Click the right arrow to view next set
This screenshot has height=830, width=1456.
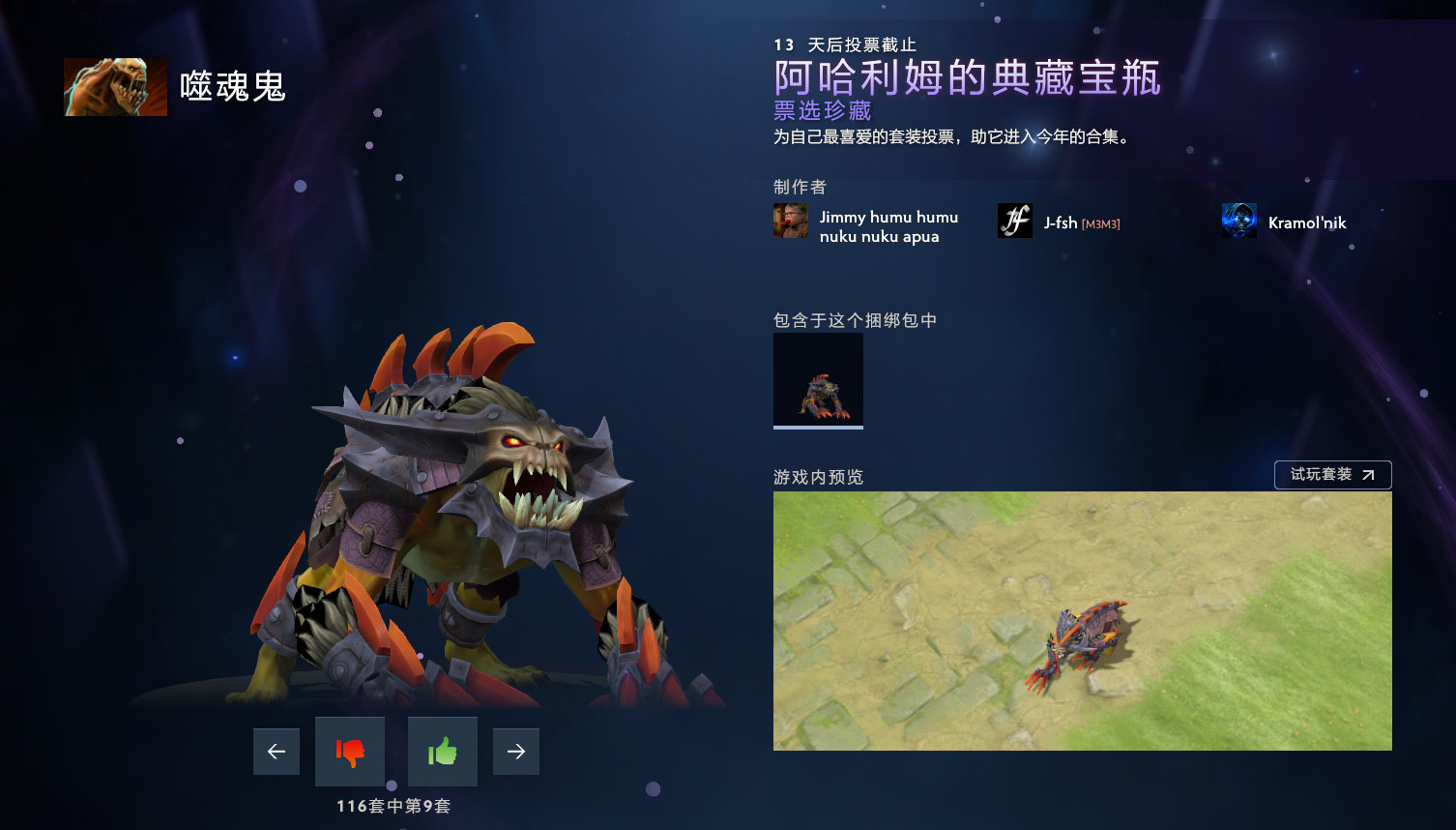(515, 751)
